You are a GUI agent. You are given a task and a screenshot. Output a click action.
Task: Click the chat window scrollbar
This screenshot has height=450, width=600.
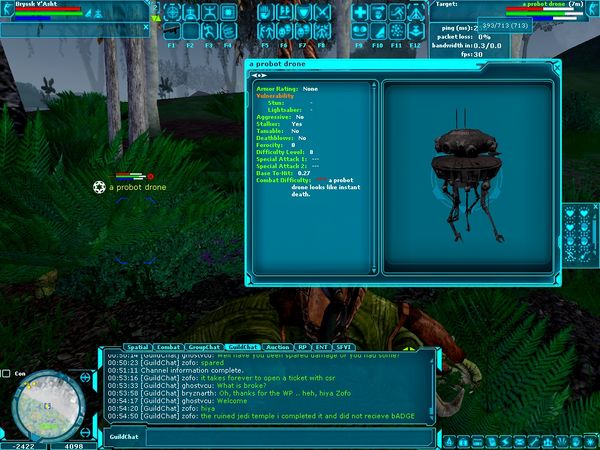436,383
